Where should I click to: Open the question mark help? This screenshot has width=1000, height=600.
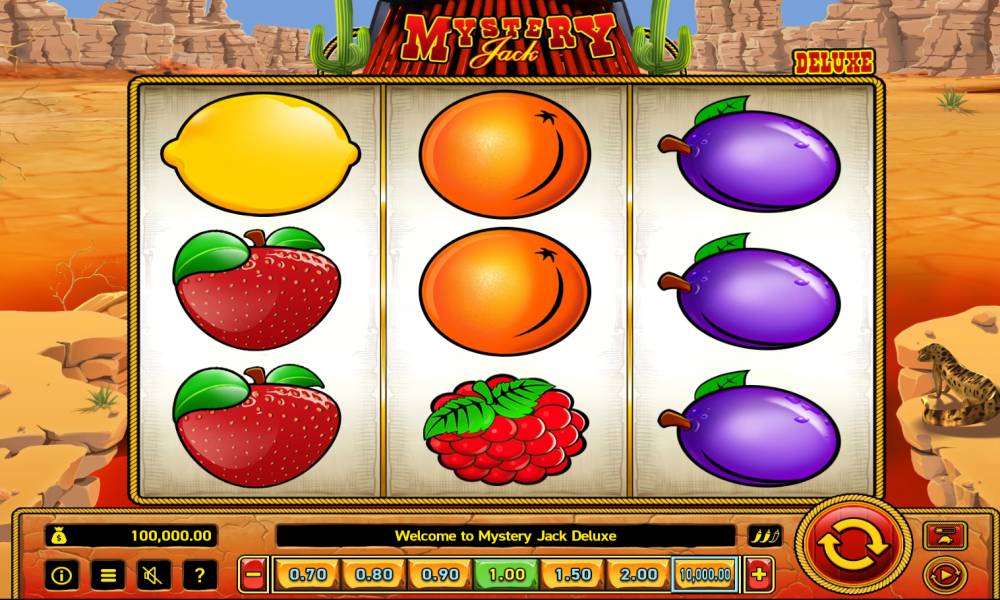coord(200,575)
